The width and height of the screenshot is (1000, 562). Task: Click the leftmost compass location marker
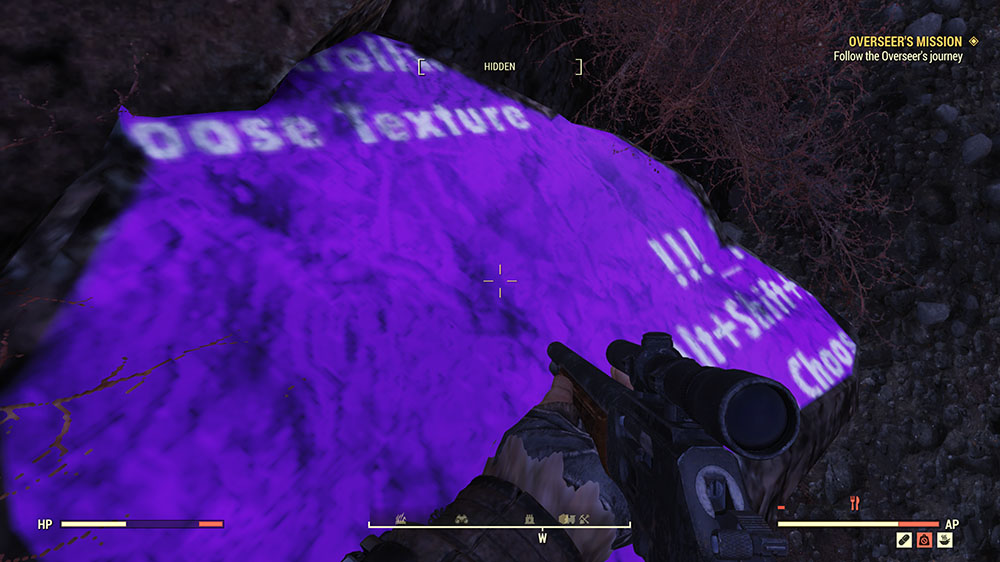(x=401, y=518)
